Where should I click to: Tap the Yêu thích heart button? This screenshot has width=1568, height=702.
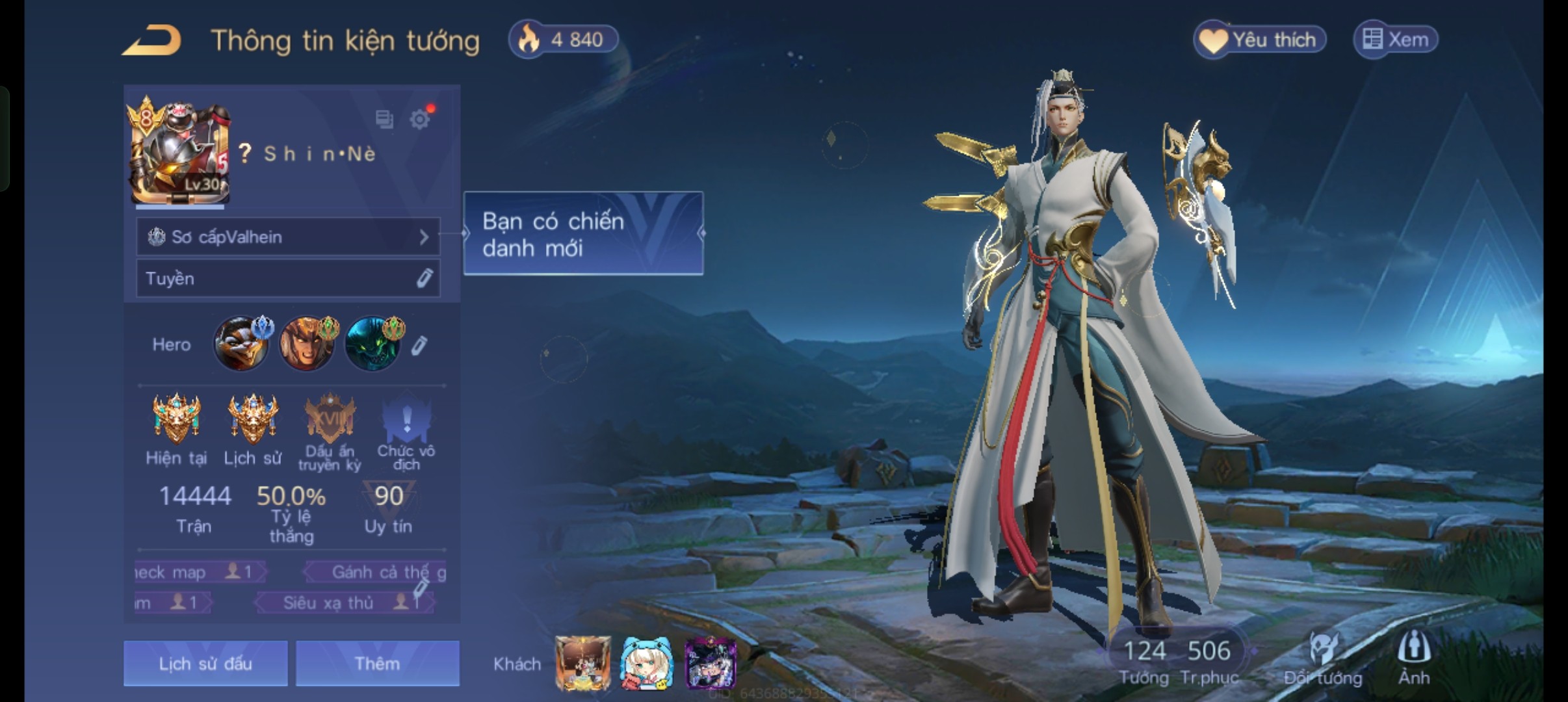click(x=1259, y=40)
